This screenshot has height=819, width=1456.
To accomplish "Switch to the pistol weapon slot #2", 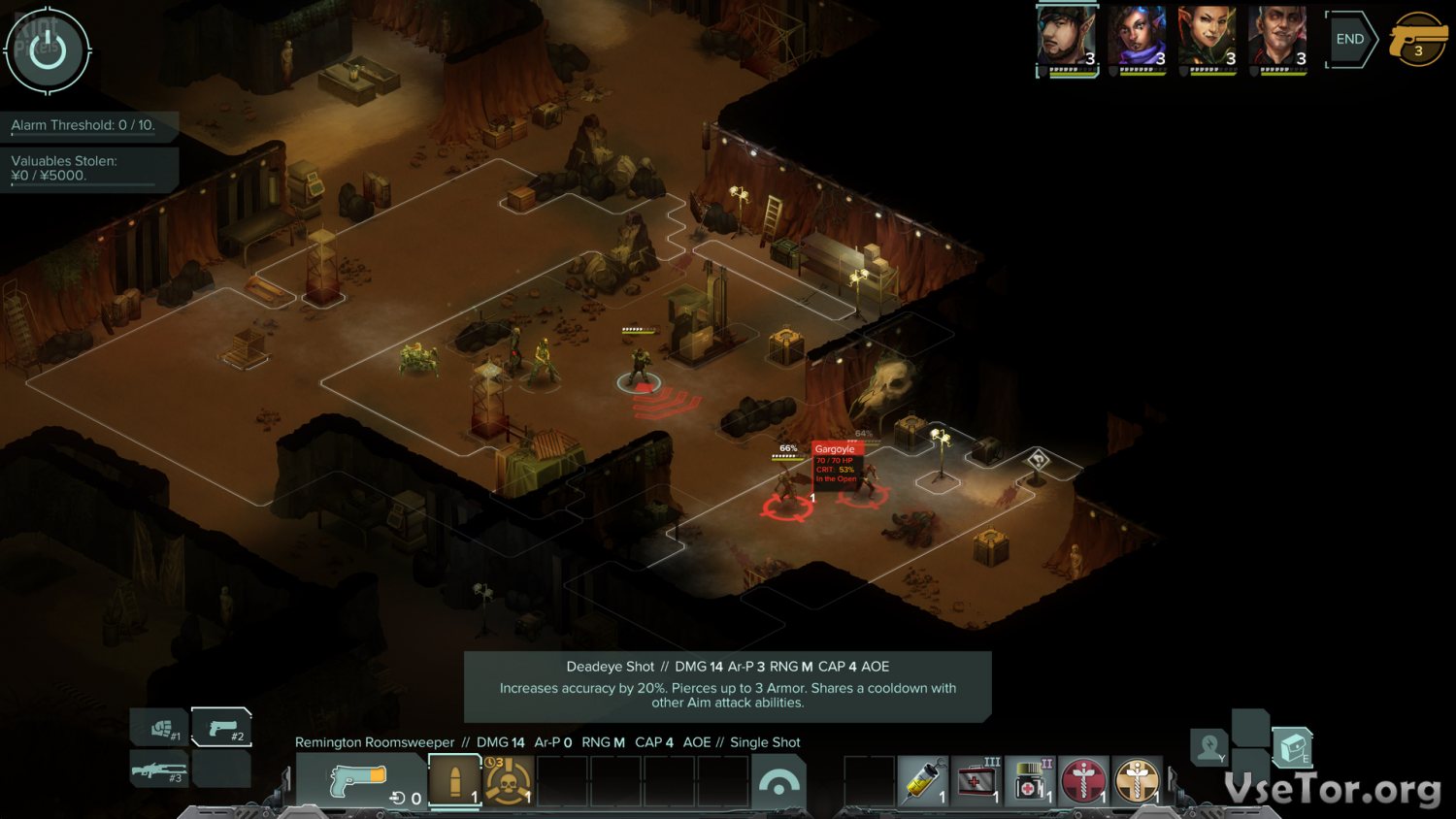I will point(221,728).
